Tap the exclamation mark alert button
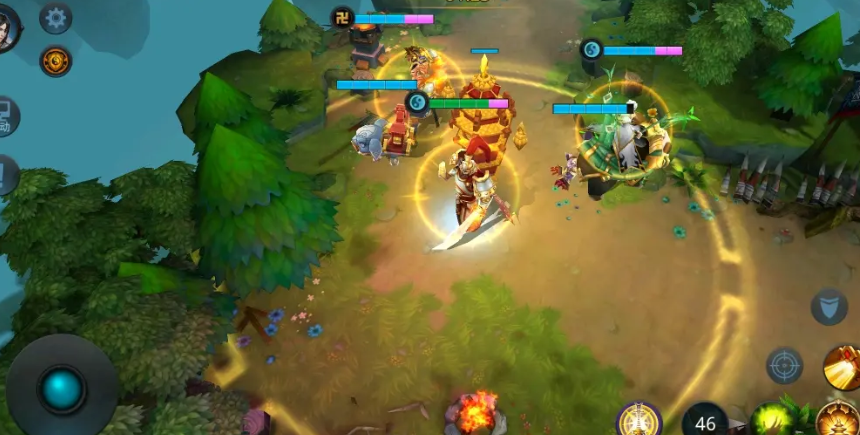 click(6, 175)
